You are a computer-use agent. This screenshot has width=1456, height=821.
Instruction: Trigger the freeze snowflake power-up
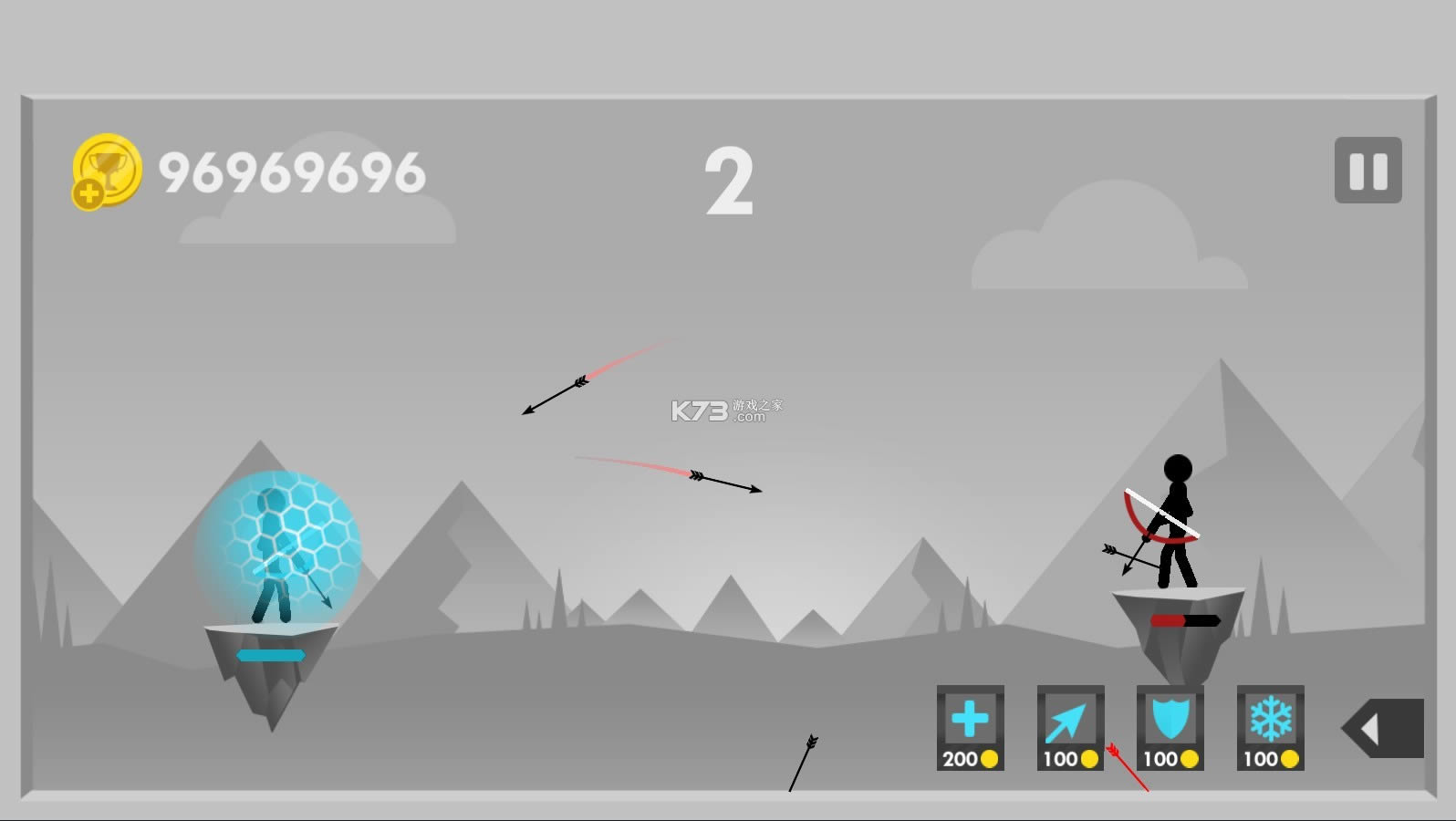[1269, 730]
